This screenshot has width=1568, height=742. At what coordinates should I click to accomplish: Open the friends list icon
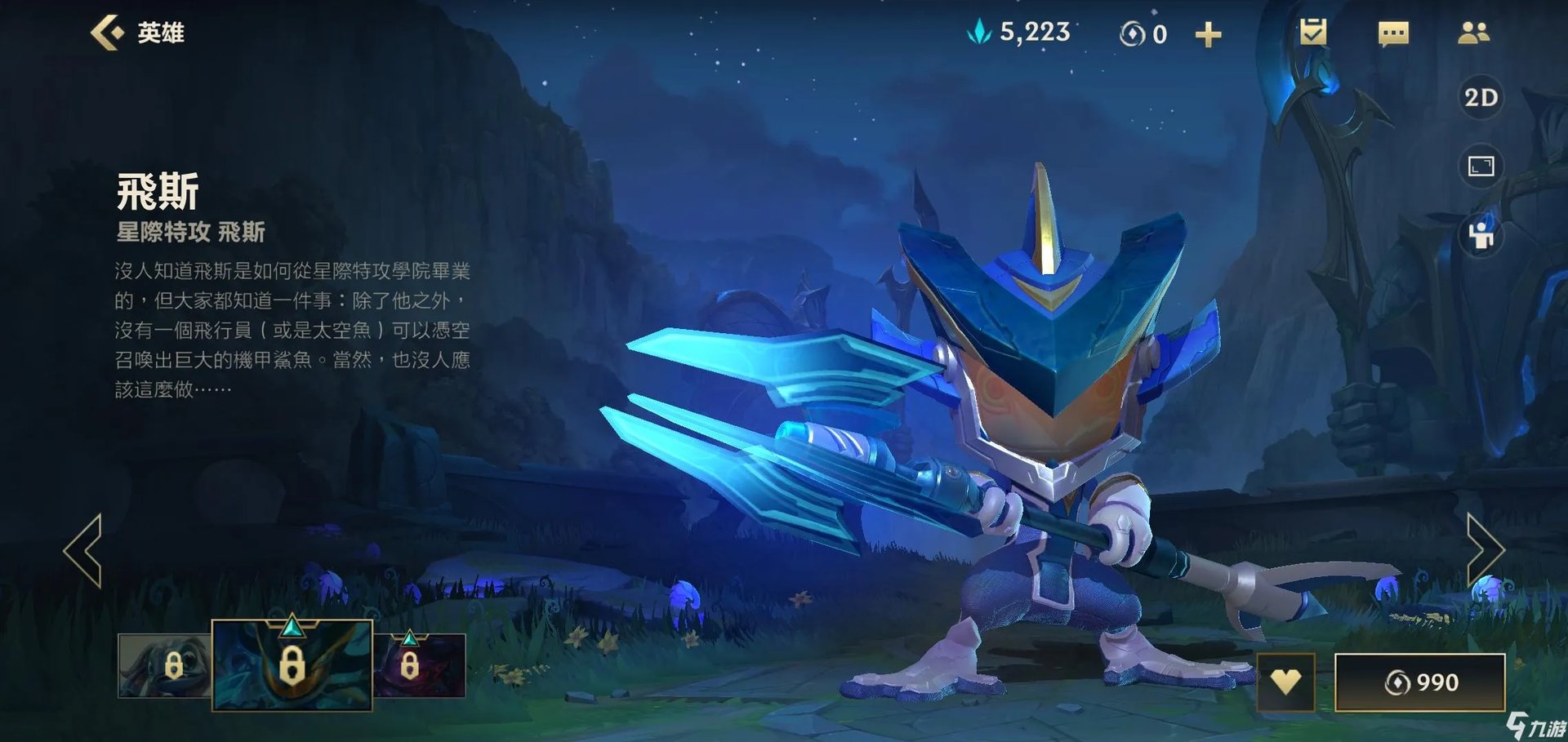tap(1473, 33)
